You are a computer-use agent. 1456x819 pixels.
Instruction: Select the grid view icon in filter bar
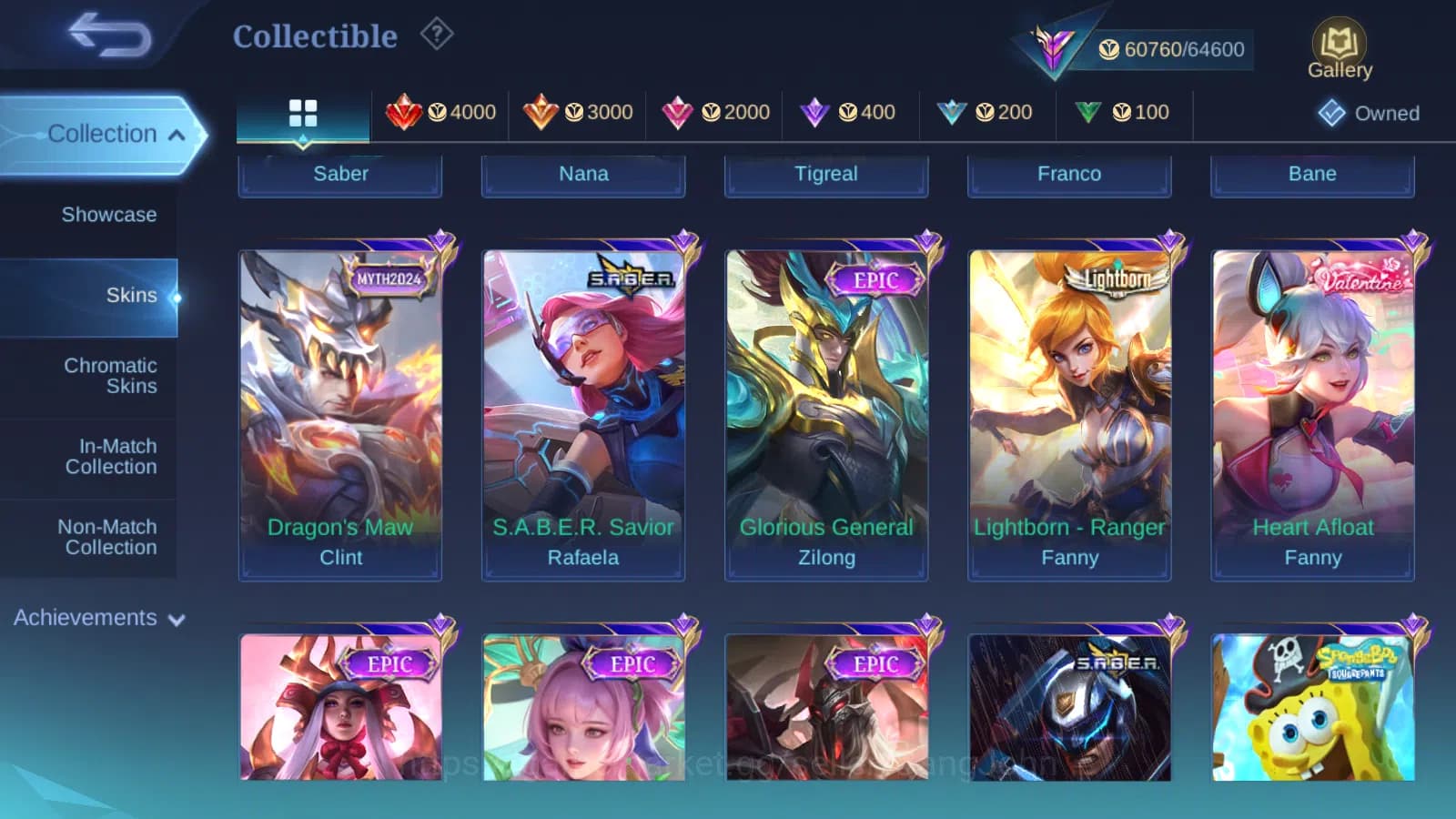point(303,113)
